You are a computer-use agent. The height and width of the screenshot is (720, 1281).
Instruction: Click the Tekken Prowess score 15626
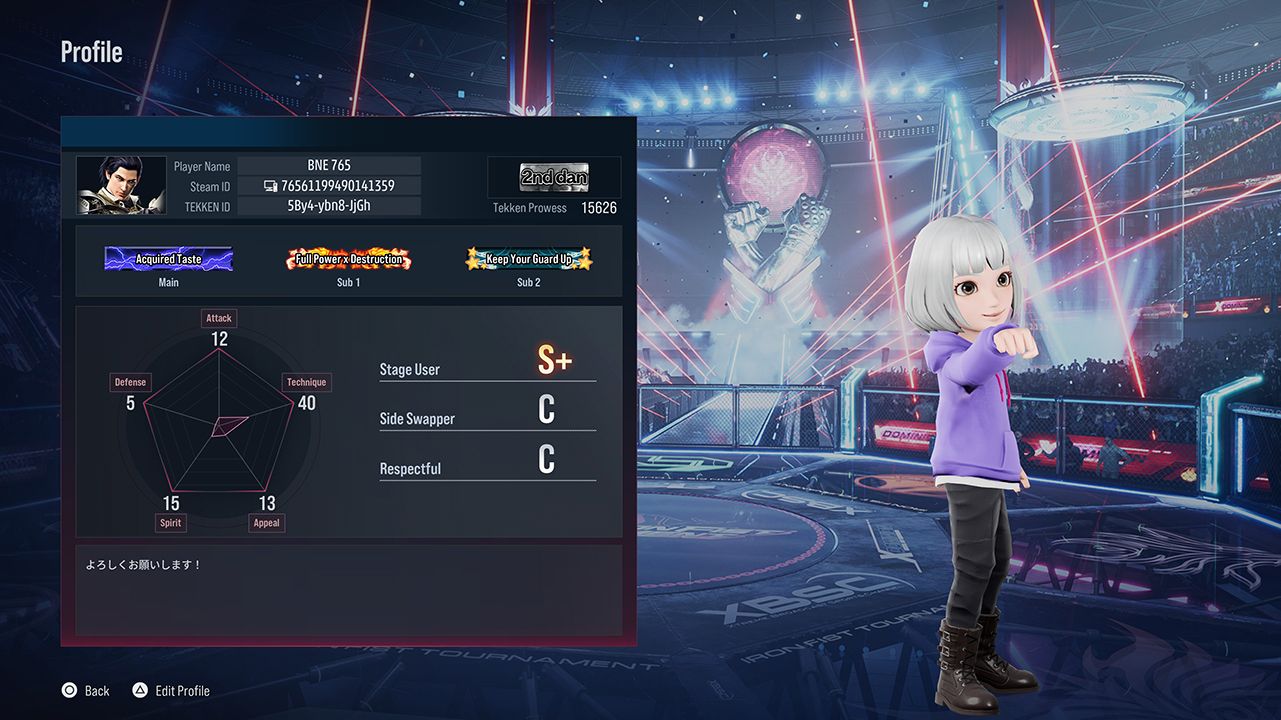(x=599, y=208)
